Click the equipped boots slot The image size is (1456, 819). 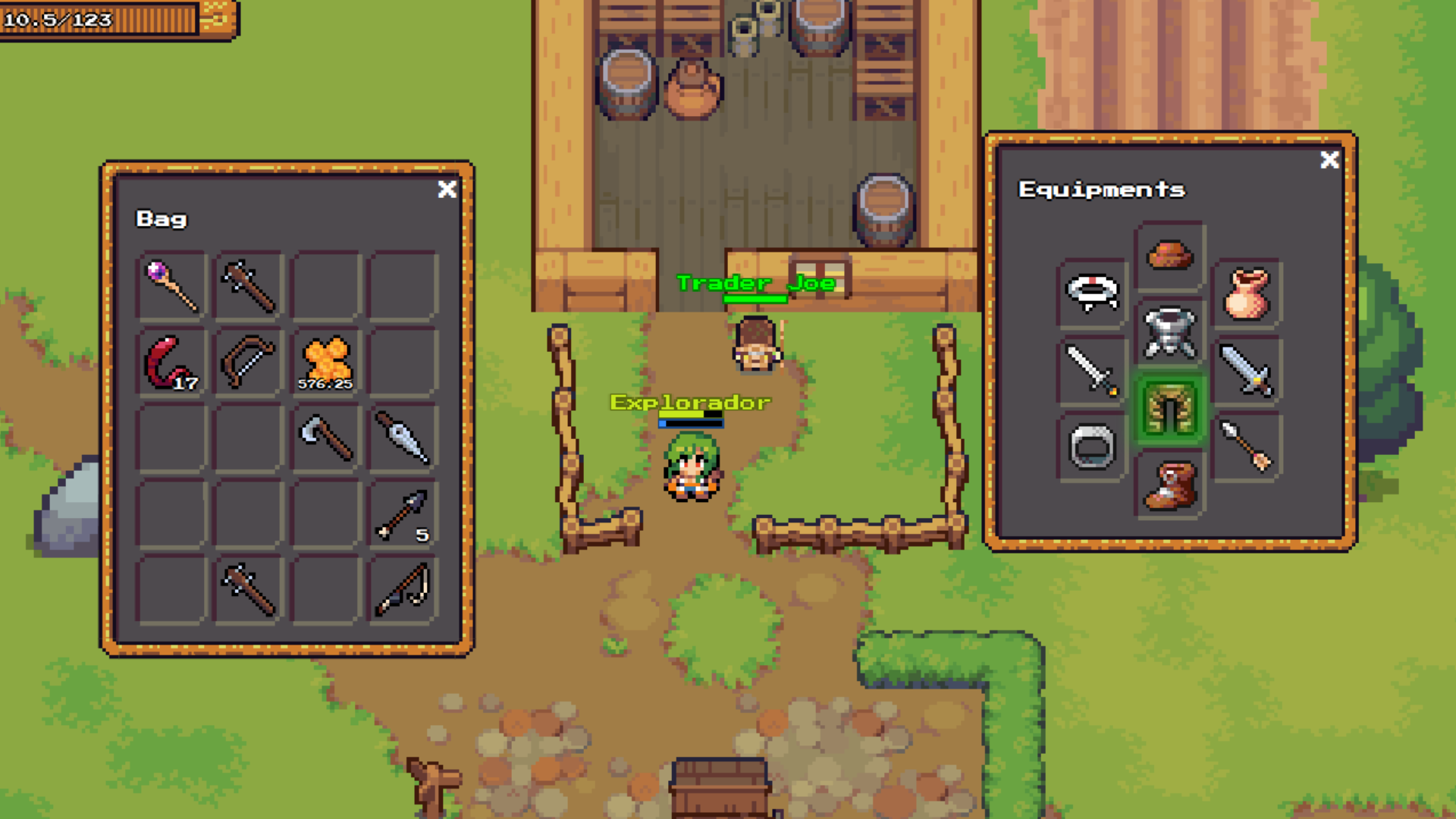click(x=1170, y=485)
